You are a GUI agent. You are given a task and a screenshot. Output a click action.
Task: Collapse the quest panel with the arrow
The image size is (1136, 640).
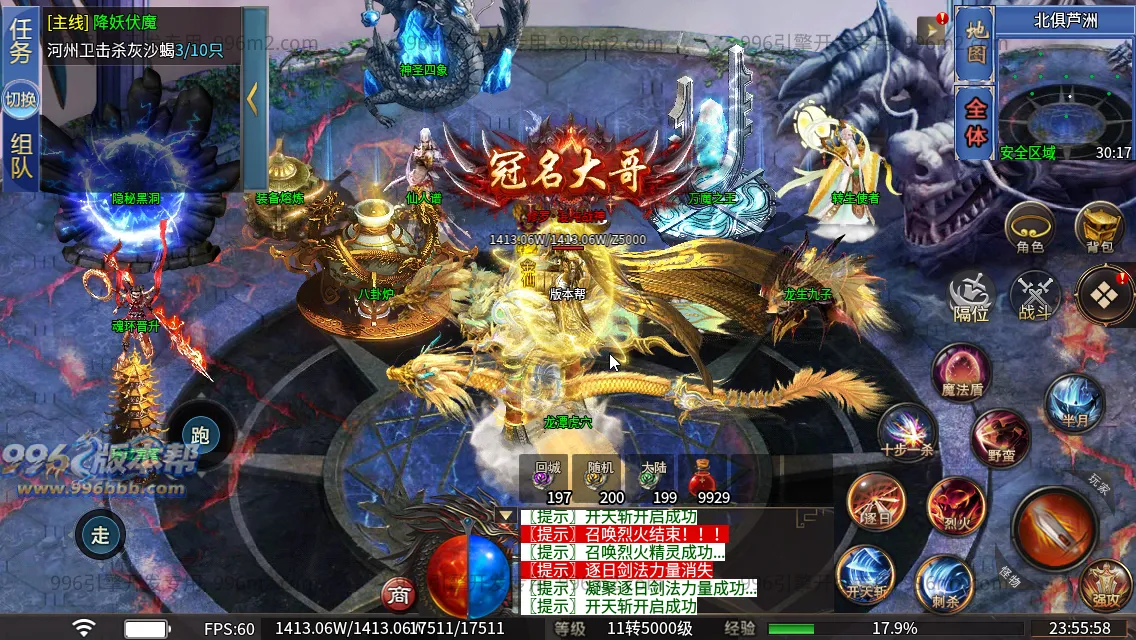click(x=253, y=98)
